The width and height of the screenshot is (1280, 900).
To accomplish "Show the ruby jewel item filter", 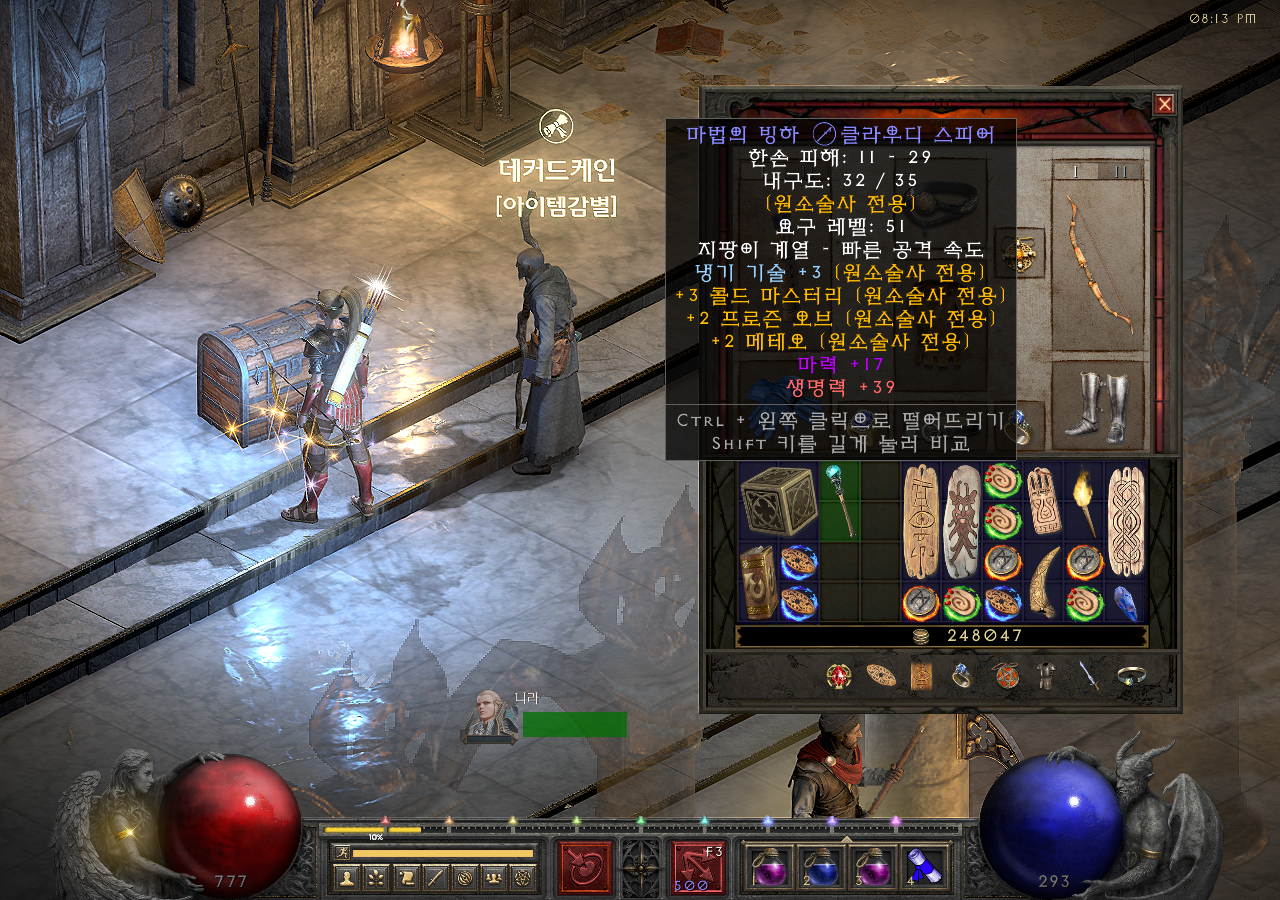I will tap(838, 677).
